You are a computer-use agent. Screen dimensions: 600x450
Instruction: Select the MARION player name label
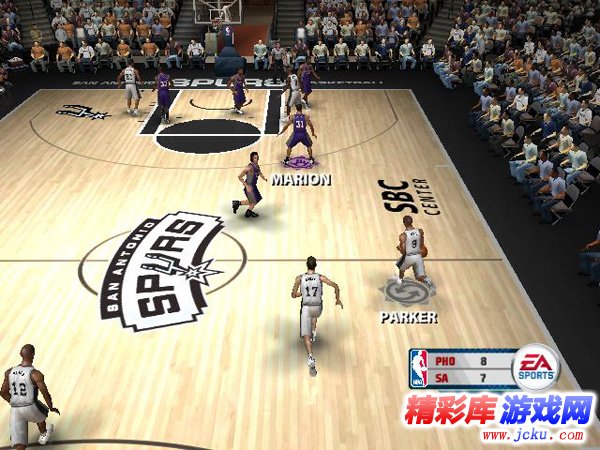[x=300, y=180]
